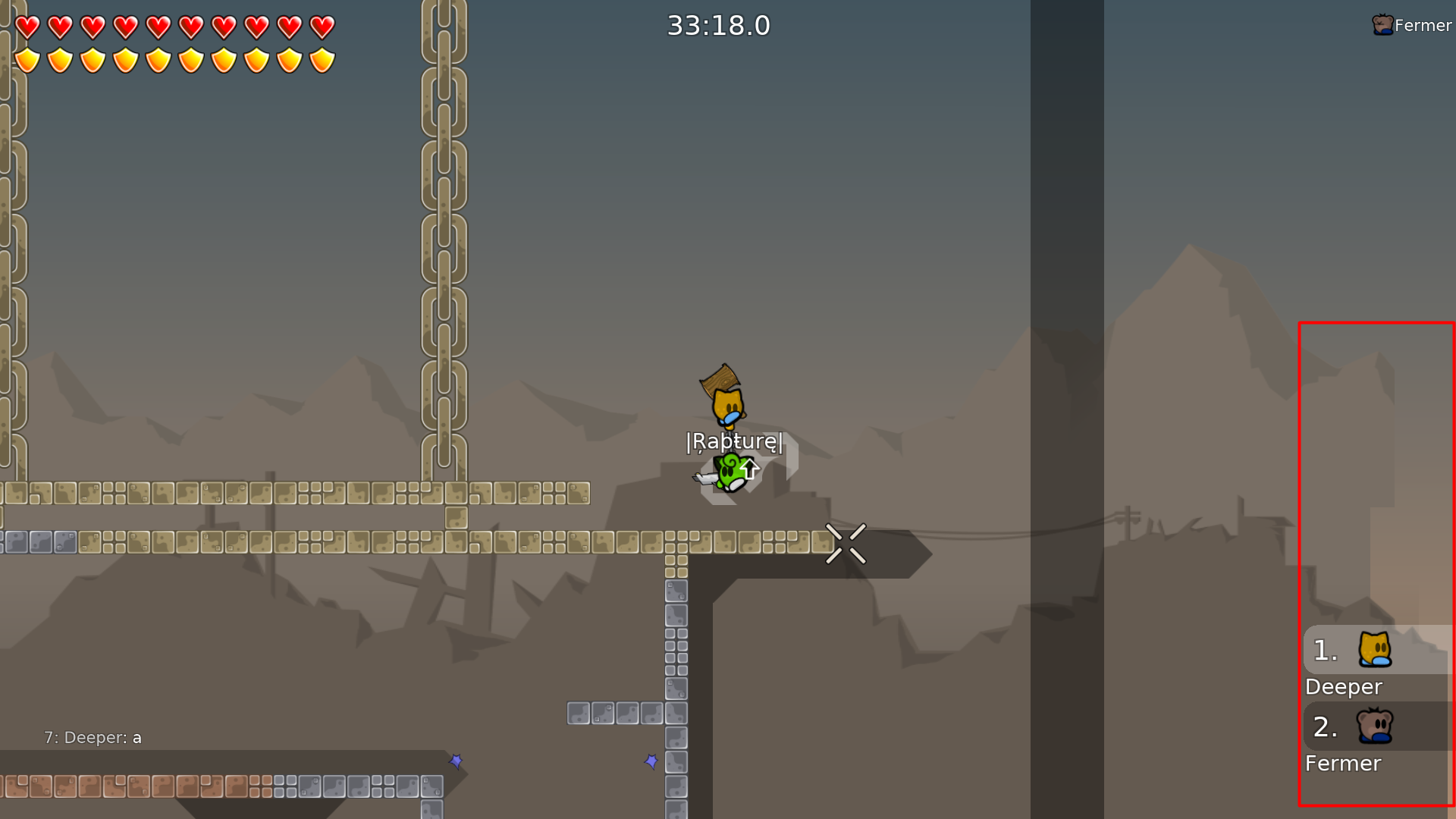Select the chat message from Deeper saying a

pos(93,736)
